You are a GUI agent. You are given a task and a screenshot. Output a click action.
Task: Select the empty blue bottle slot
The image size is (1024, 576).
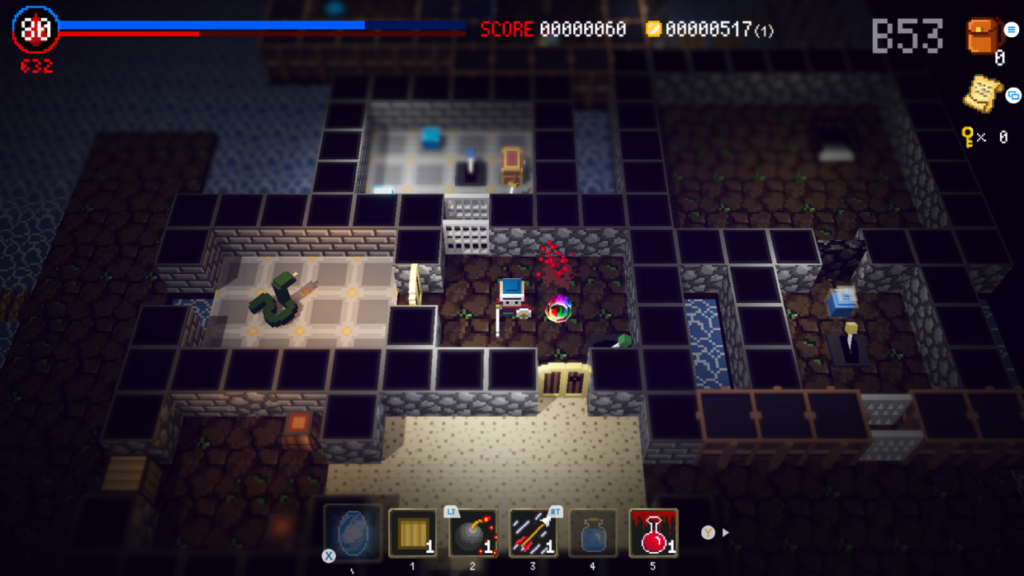pyautogui.click(x=593, y=532)
